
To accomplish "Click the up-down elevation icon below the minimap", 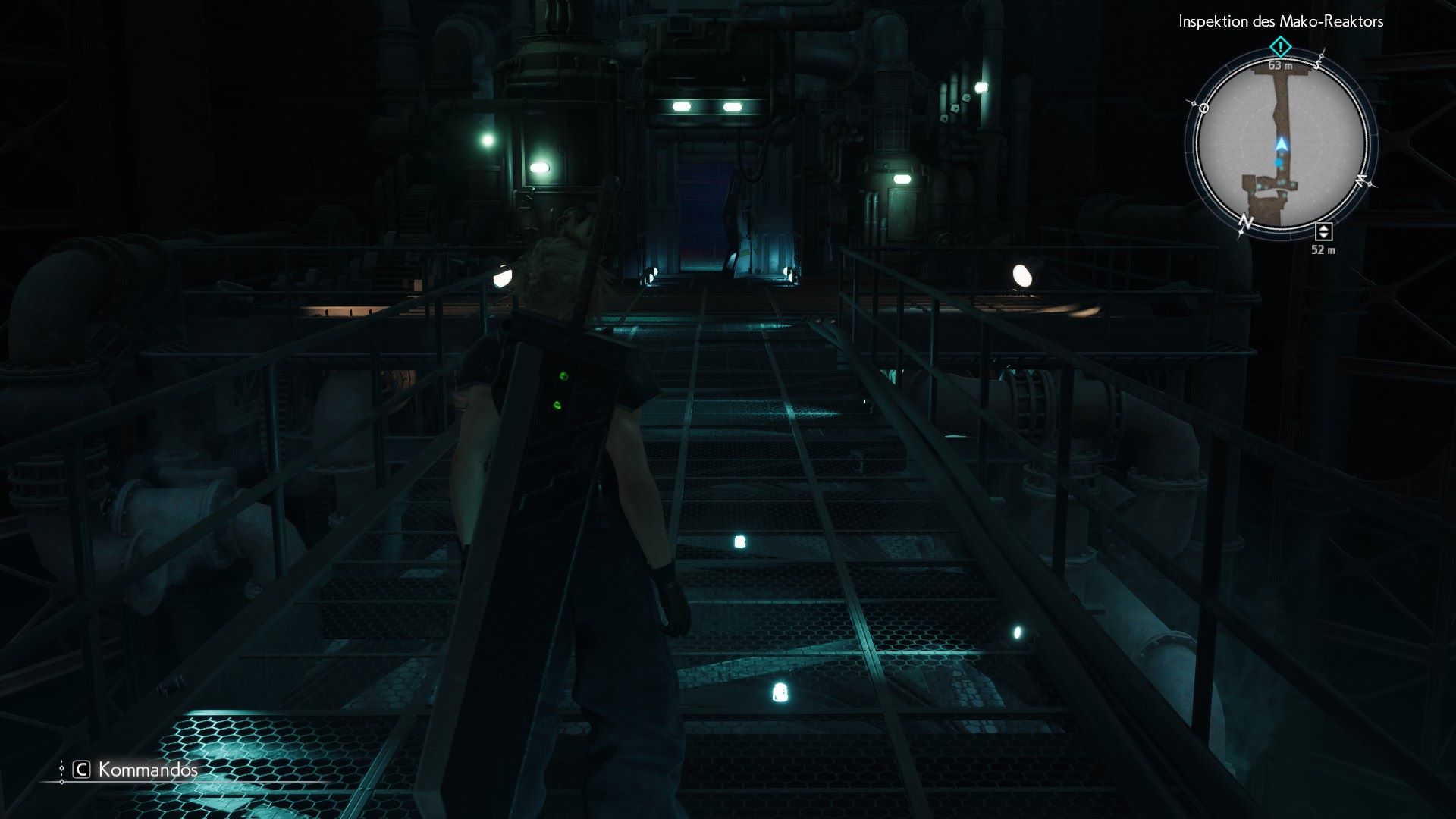I will [x=1323, y=232].
